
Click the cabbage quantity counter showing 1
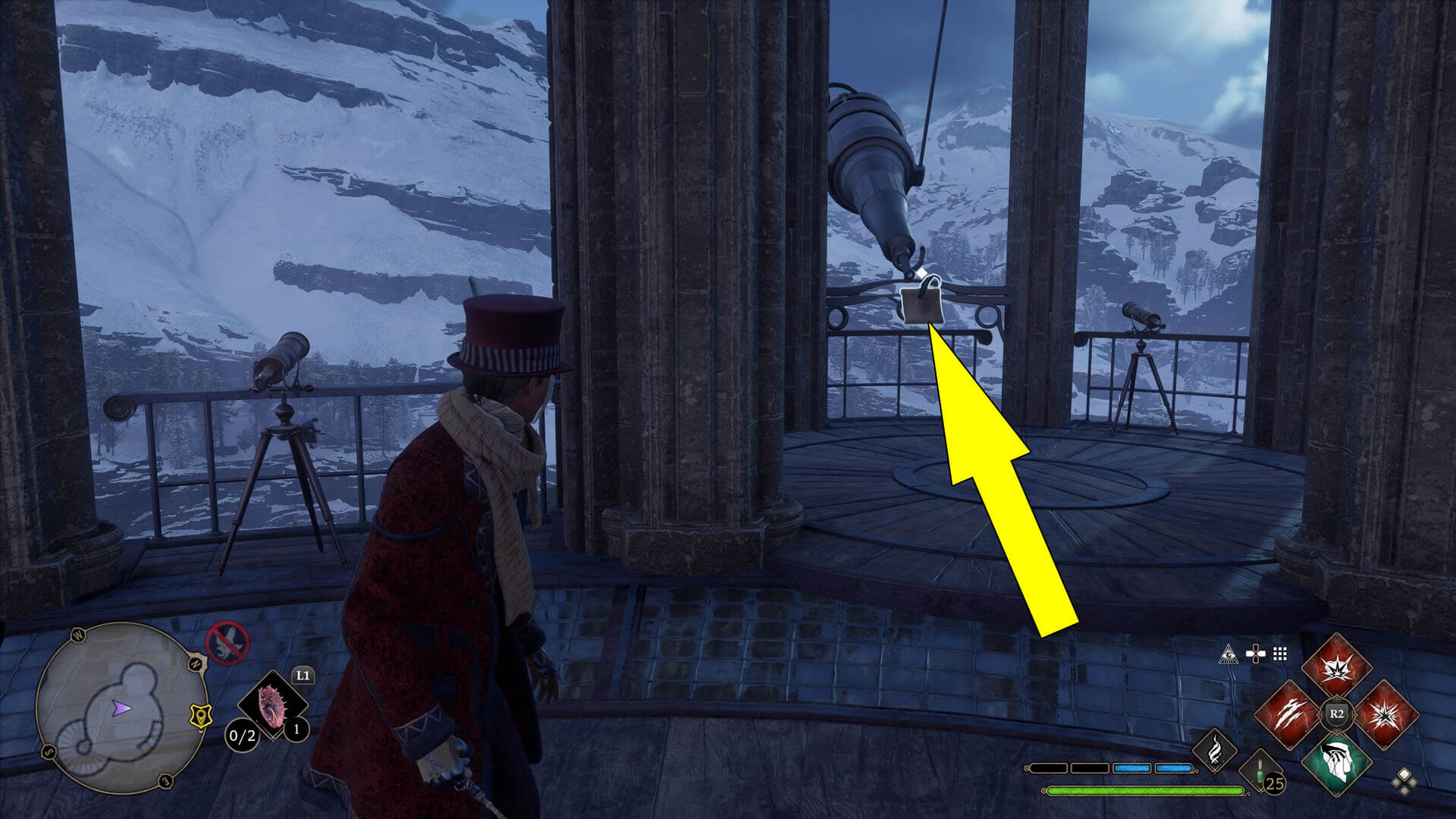pos(296,730)
